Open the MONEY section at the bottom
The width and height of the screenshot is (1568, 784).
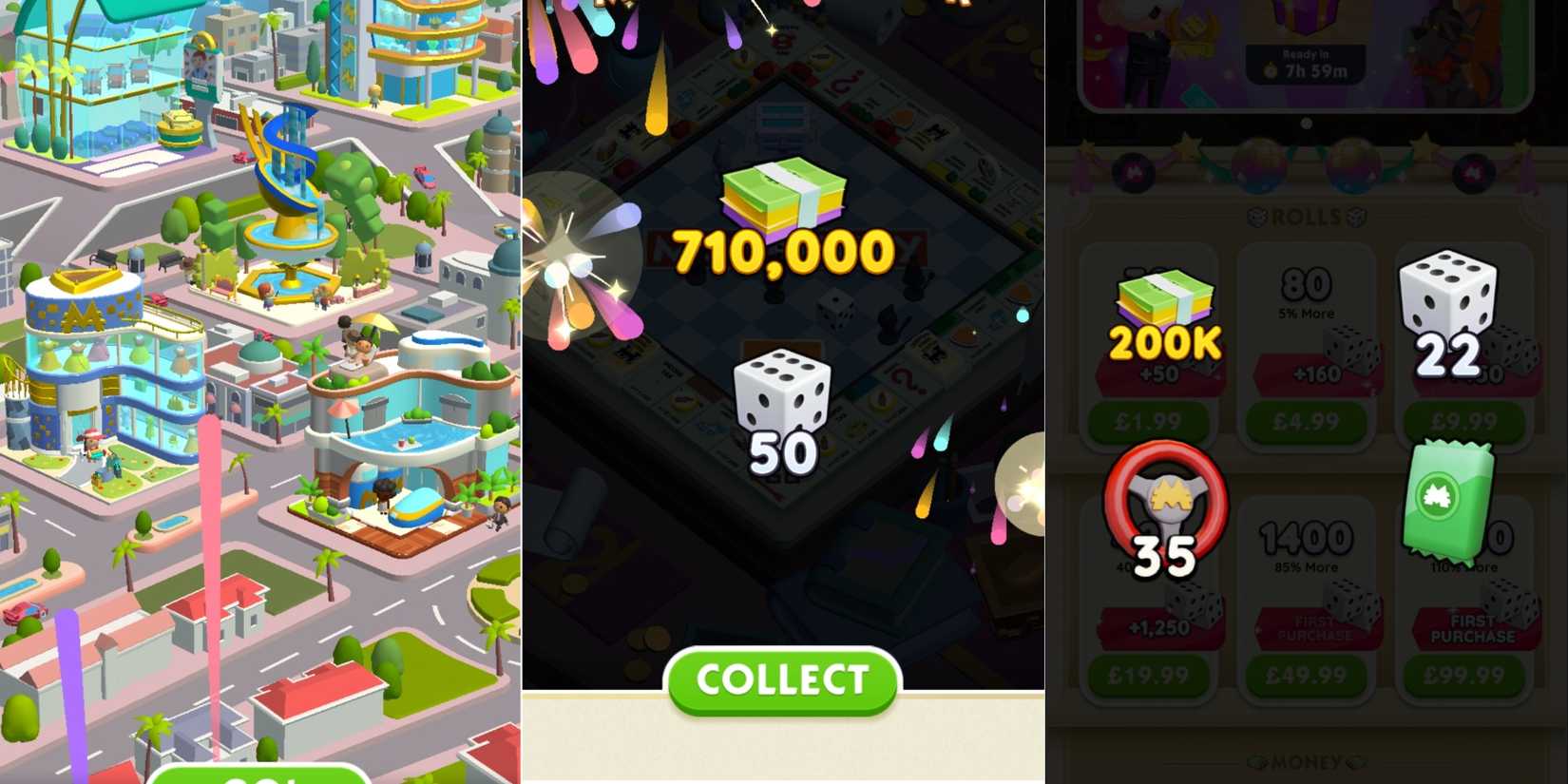click(1306, 760)
